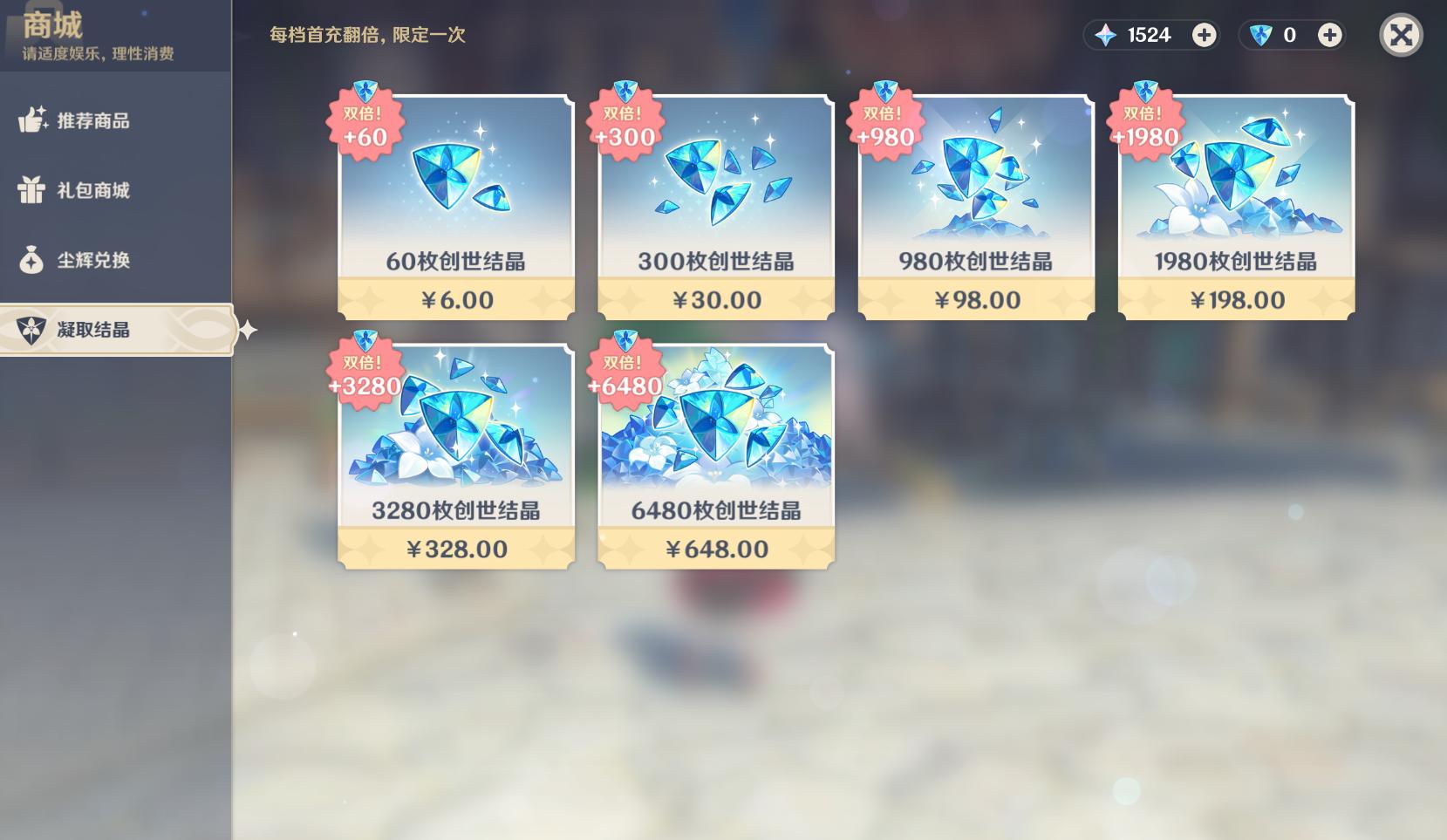Viewport: 1447px width, 840px height.
Task: Open the 礼包商城 gift box section
Action: (31, 191)
